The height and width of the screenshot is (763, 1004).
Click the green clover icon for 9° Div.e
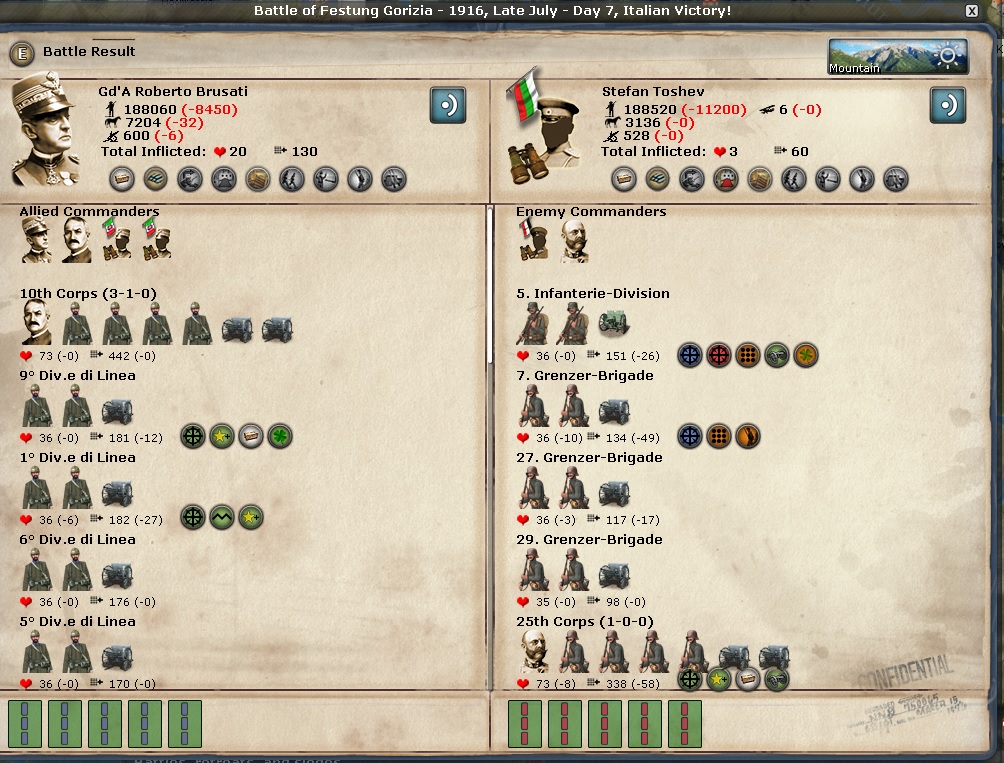click(280, 436)
